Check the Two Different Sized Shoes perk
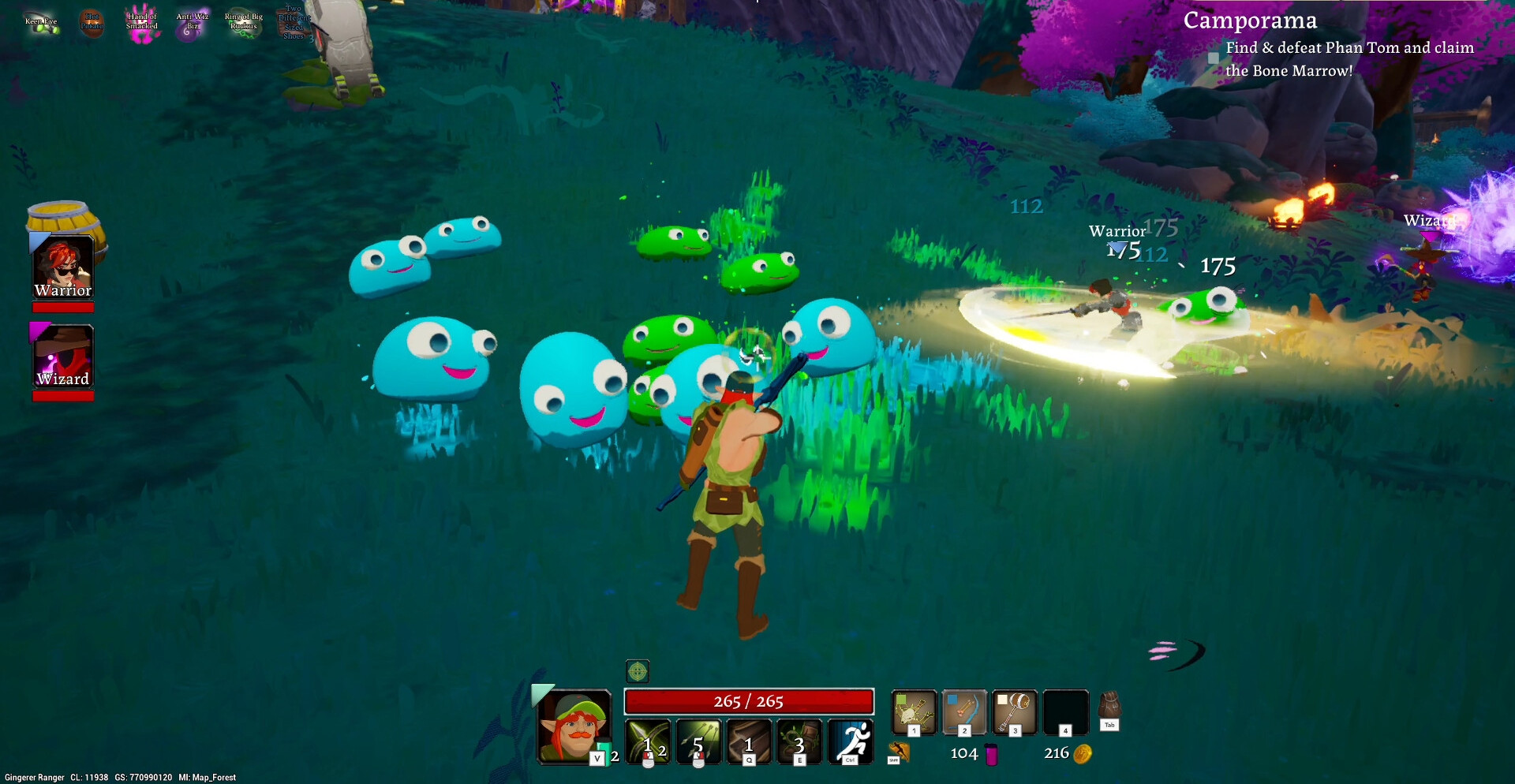Screen dimensions: 1515x784 tap(294, 23)
